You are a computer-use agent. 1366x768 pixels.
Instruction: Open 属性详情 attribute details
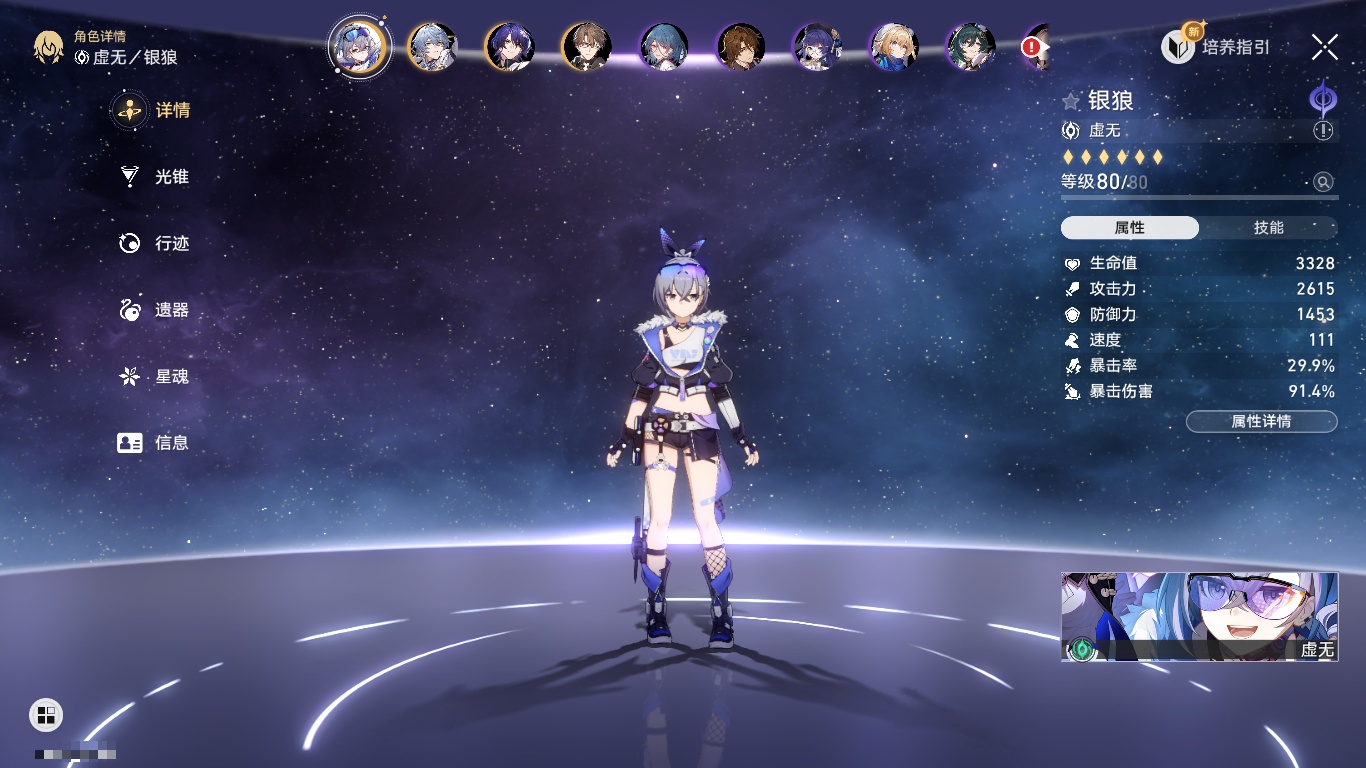pos(1261,422)
